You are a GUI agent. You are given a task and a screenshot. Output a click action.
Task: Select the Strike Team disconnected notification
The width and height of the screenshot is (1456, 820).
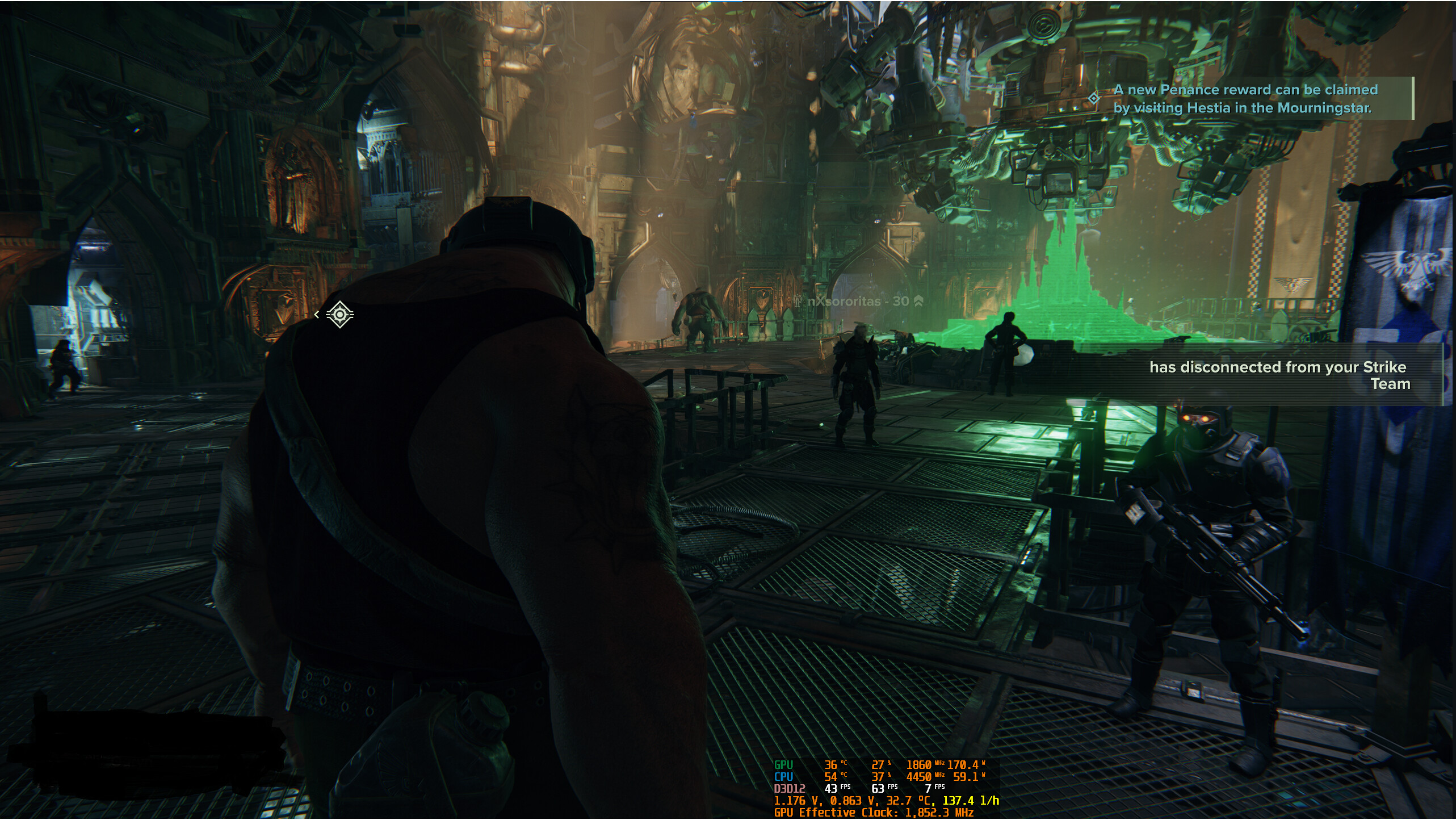[1279, 375]
